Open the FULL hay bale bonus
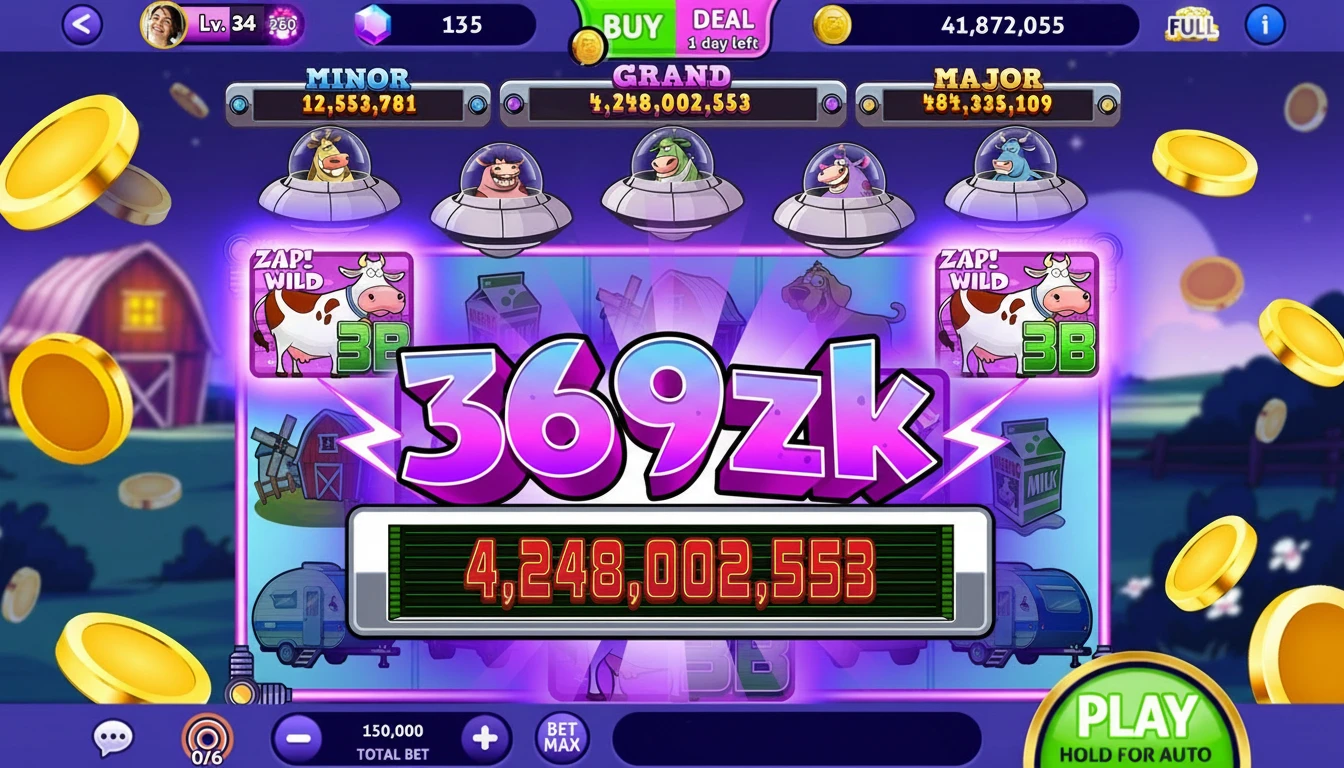 [x=1190, y=26]
